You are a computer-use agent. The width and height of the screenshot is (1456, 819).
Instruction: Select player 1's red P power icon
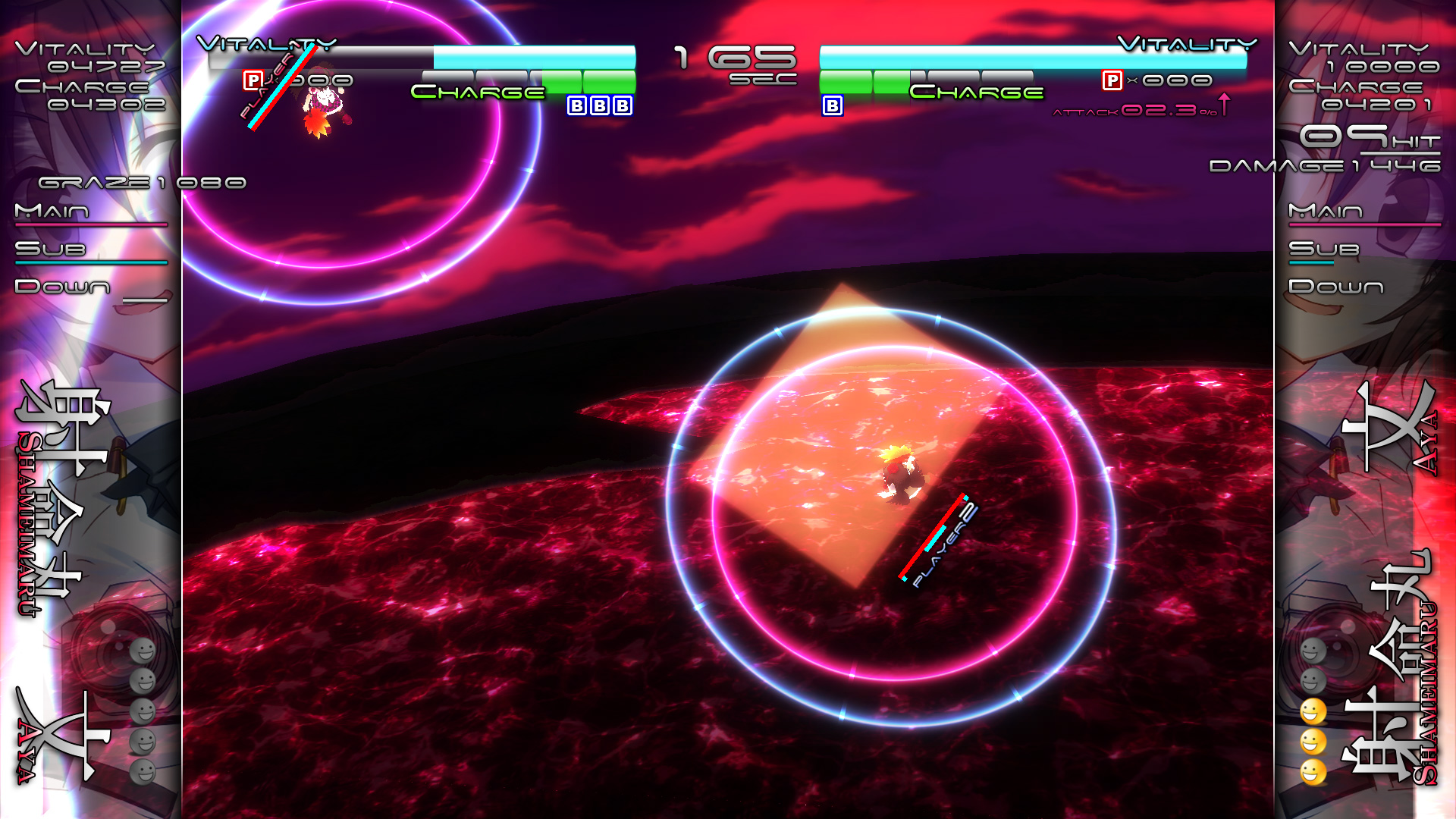click(253, 80)
